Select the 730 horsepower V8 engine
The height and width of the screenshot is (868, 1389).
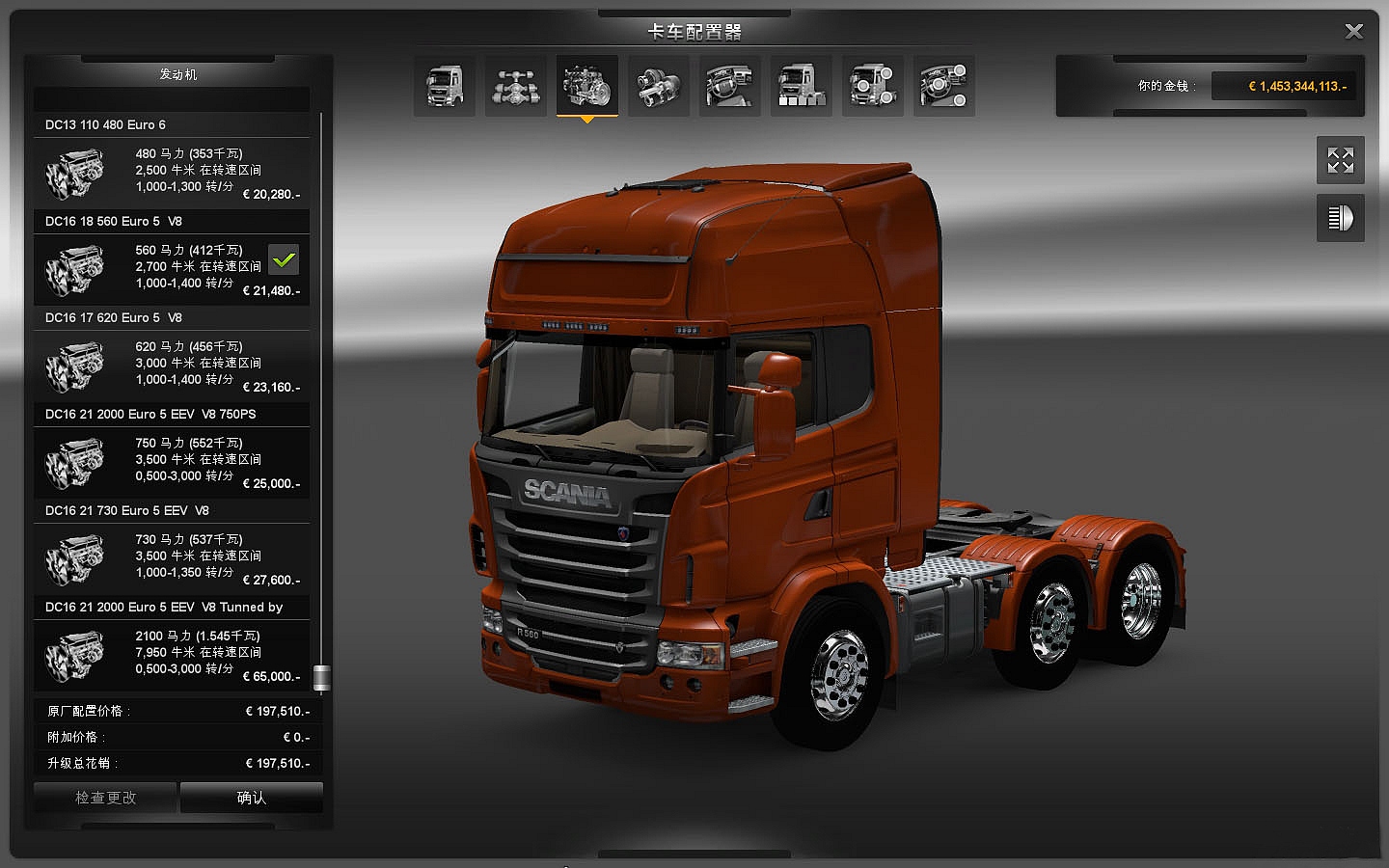172,558
